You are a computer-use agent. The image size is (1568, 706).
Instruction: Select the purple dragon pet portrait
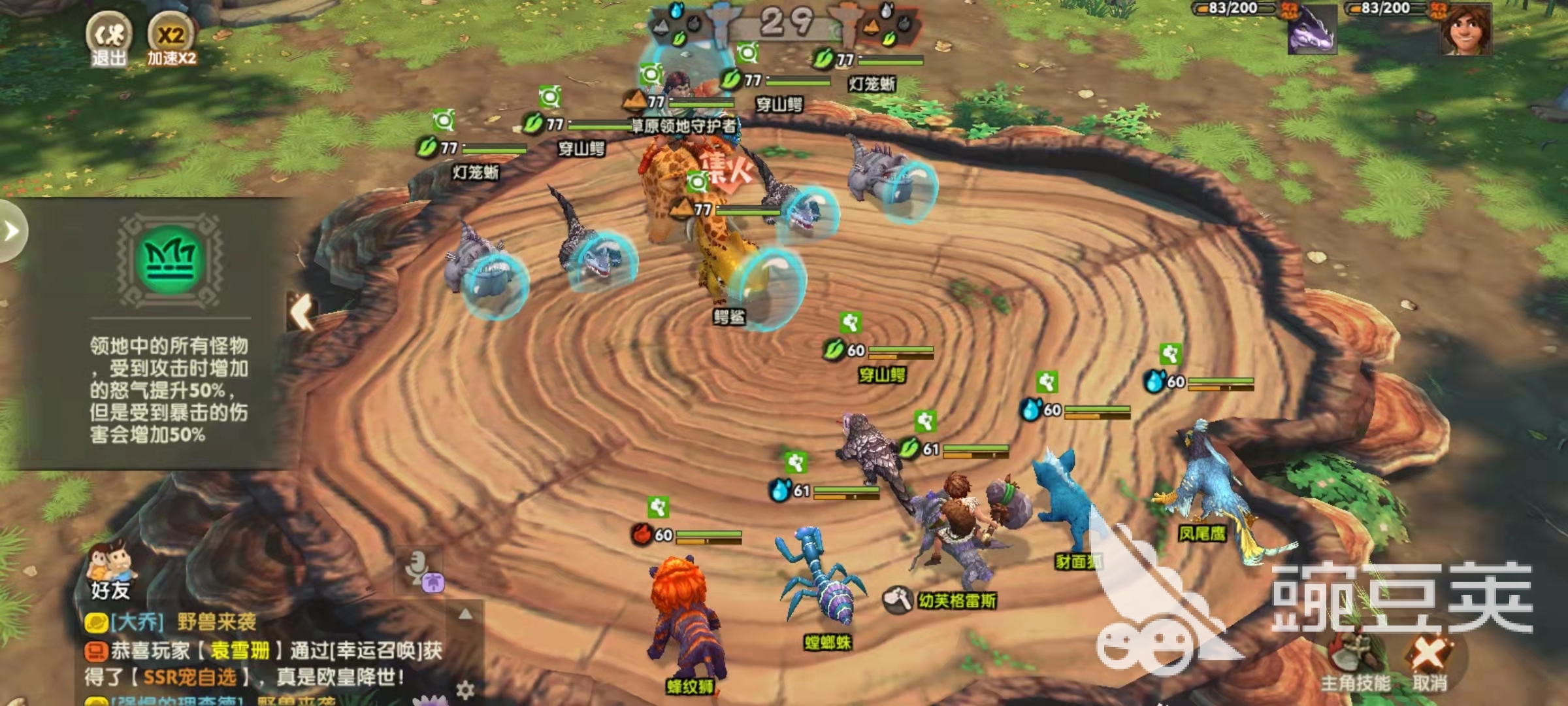pyautogui.click(x=1311, y=31)
